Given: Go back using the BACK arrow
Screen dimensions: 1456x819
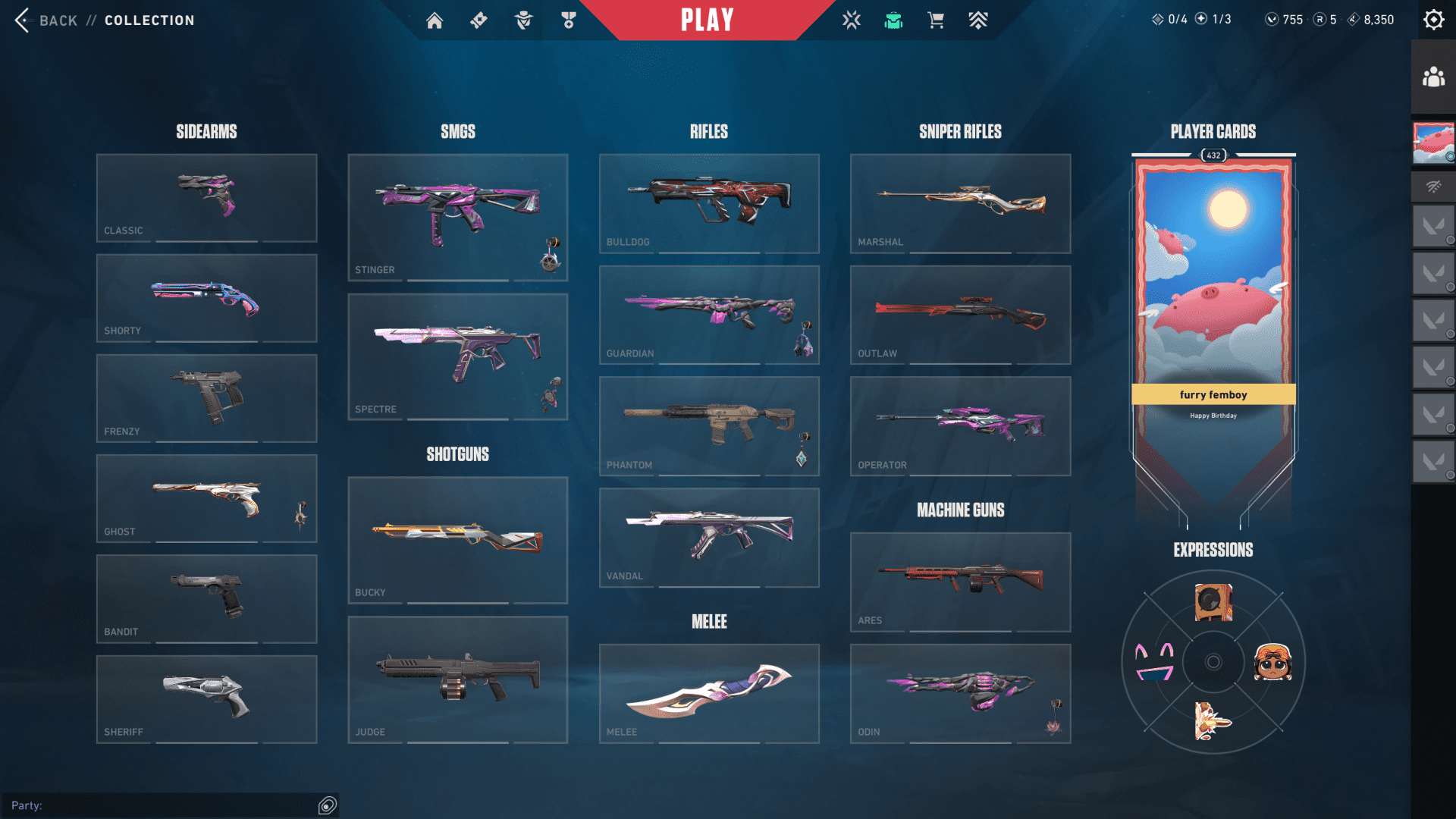Looking at the screenshot, I should point(23,20).
